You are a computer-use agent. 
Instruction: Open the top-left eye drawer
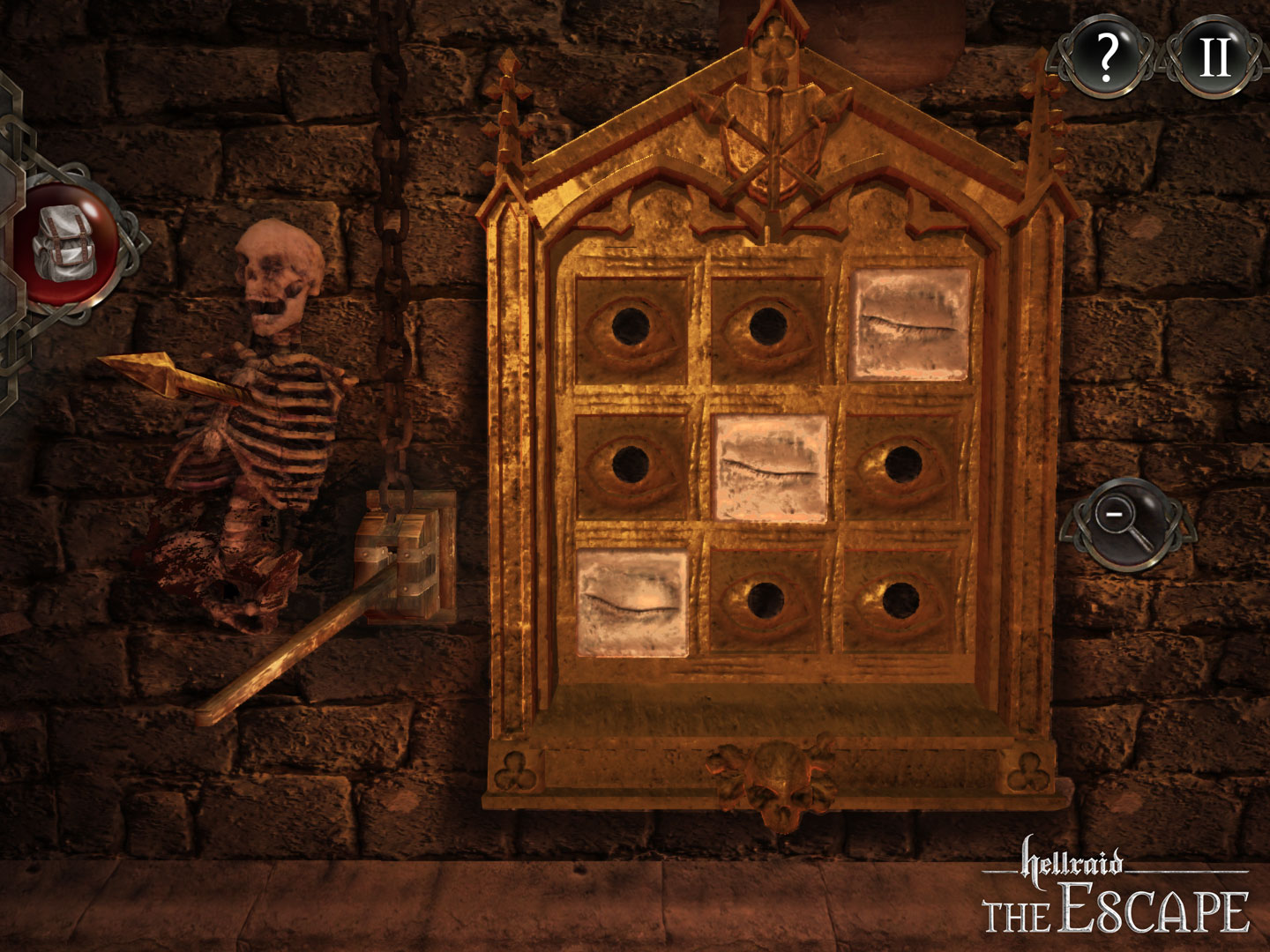pyautogui.click(x=631, y=326)
